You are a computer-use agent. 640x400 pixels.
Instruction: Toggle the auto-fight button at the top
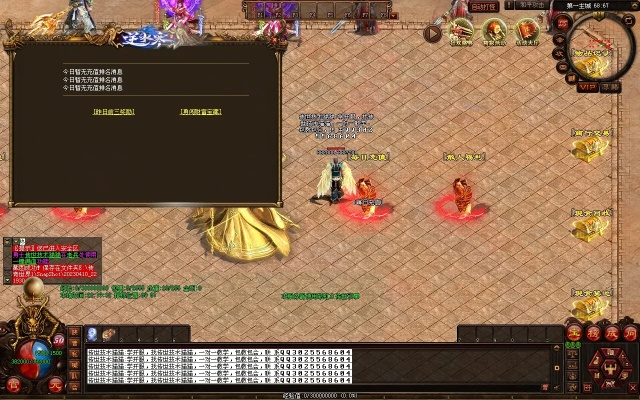click(484, 7)
